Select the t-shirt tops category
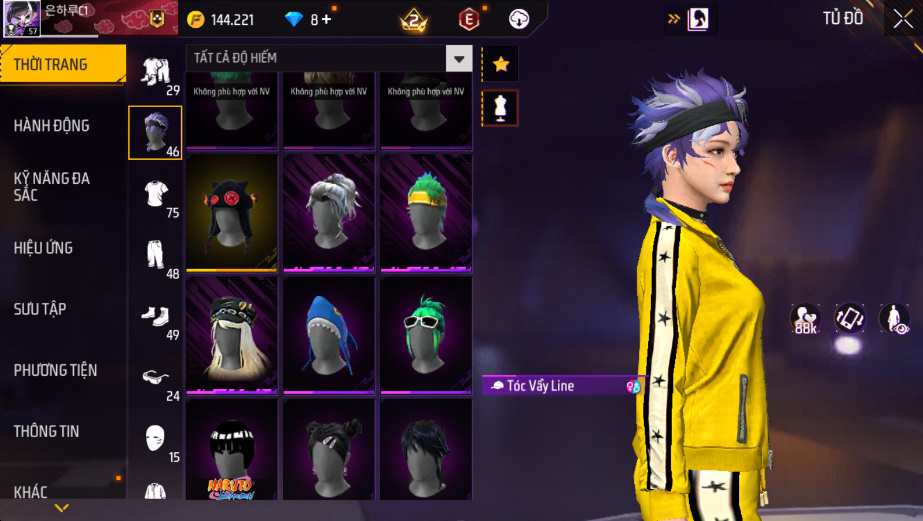923x521 pixels. click(x=155, y=194)
